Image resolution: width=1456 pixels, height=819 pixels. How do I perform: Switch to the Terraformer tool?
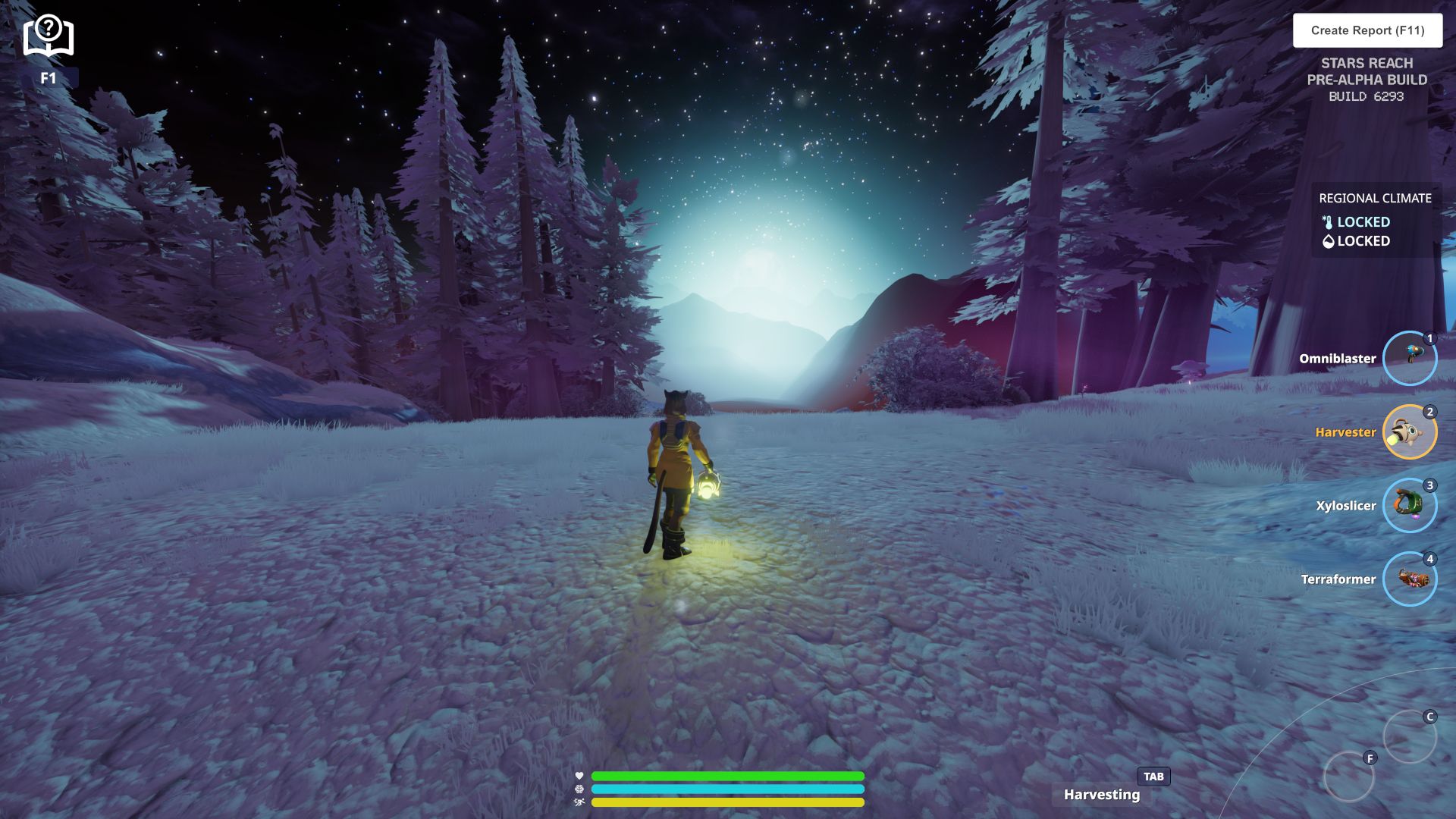point(1409,579)
